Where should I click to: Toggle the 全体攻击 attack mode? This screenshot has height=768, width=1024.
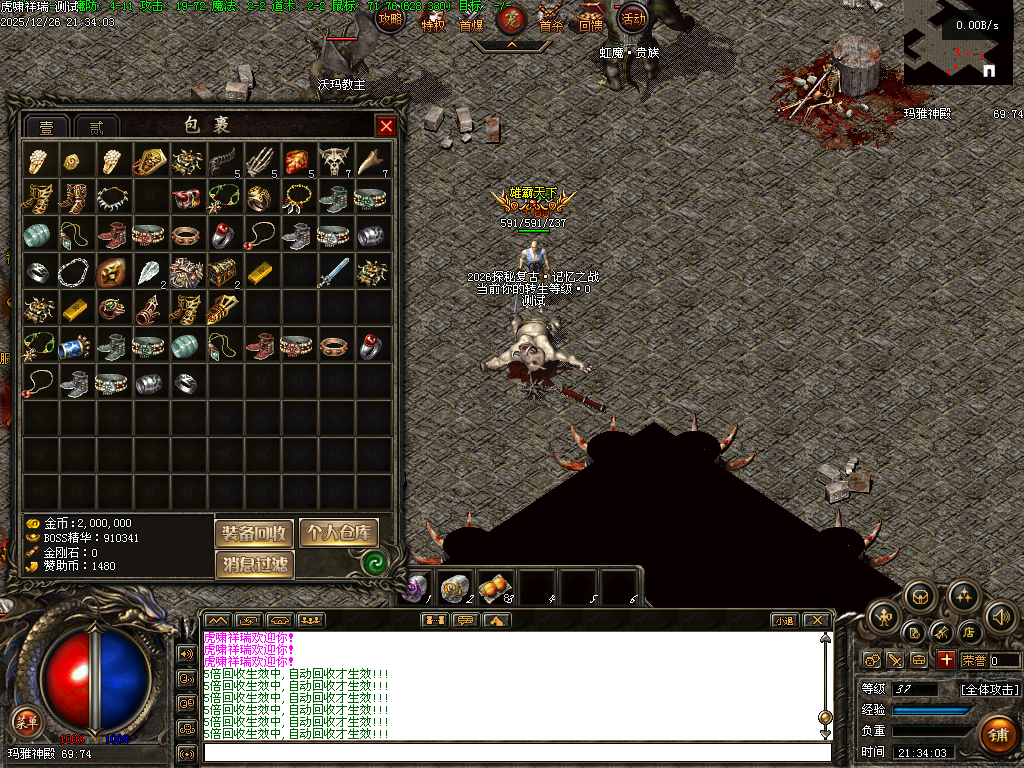pyautogui.click(x=990, y=690)
